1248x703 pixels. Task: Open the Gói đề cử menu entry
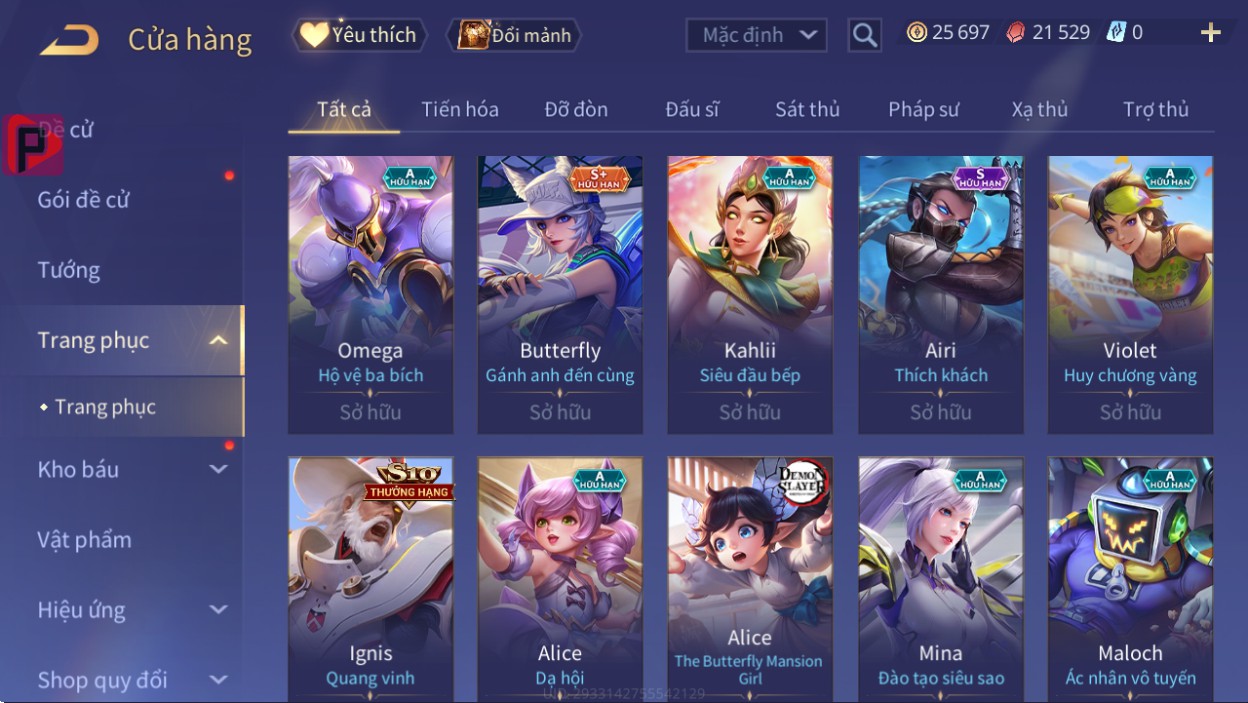(84, 199)
